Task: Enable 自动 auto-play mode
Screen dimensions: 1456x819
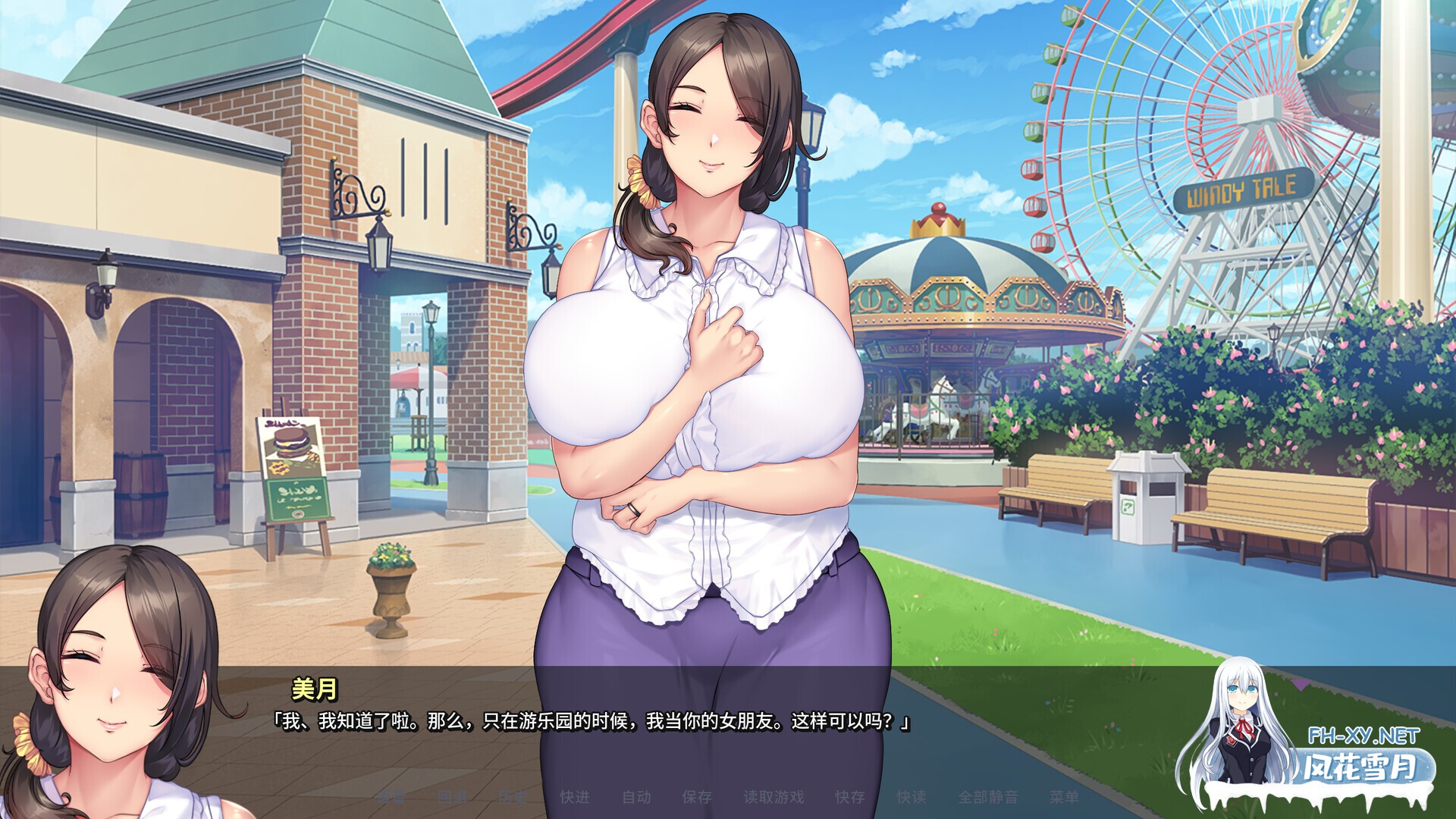Action: click(635, 795)
